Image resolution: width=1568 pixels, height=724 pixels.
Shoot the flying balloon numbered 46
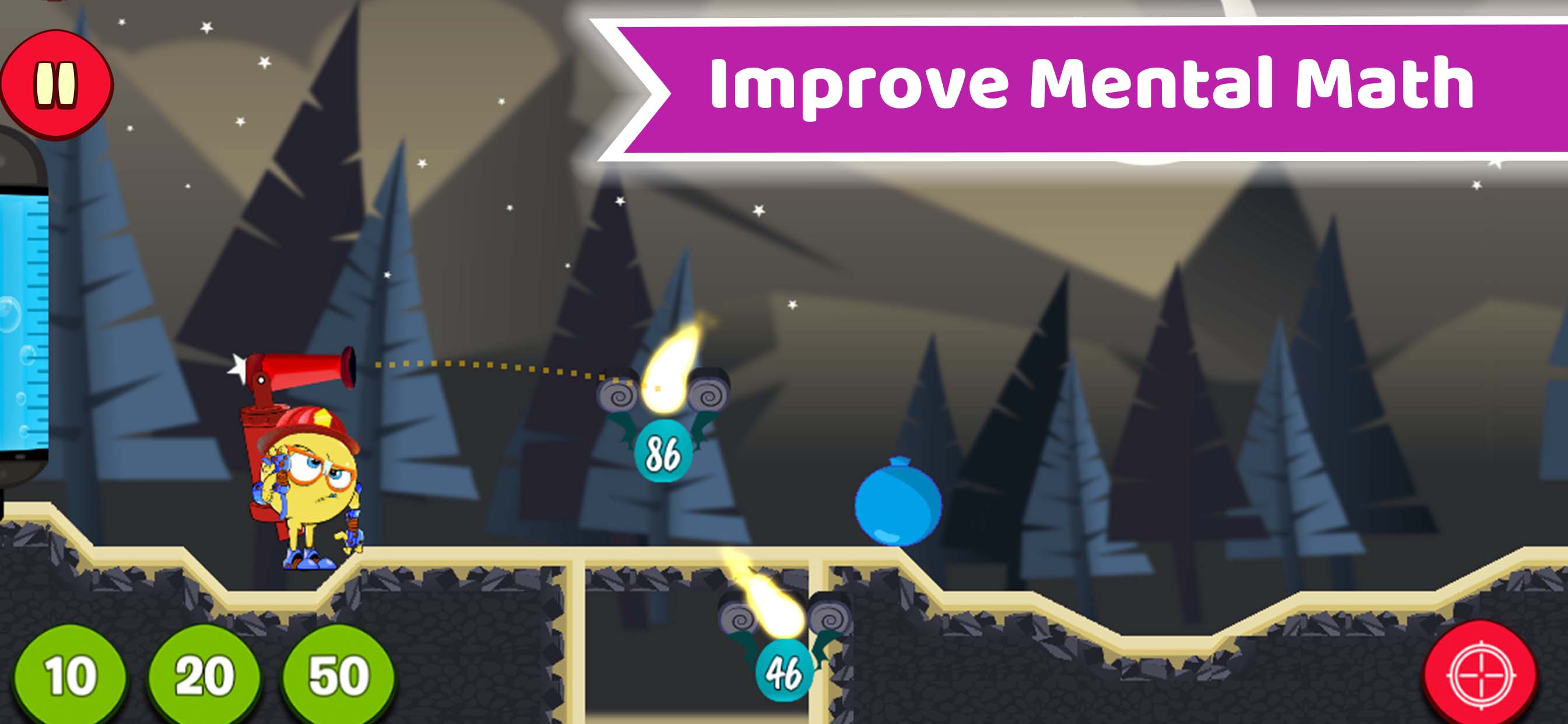pos(785,669)
